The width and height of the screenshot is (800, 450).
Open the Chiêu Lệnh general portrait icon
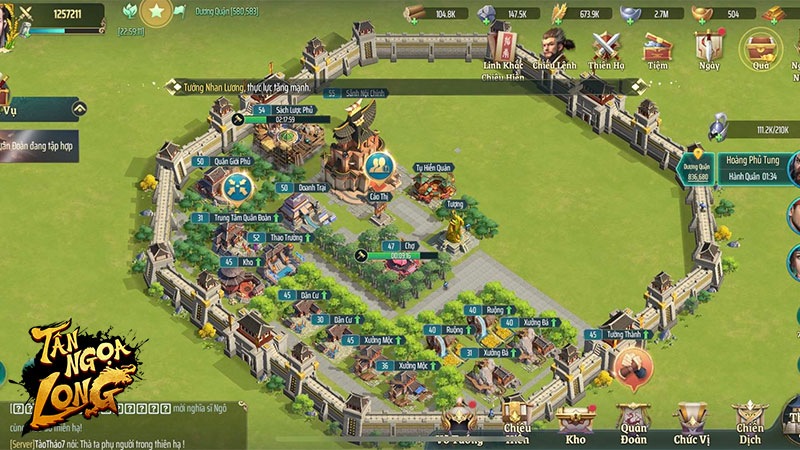554,49
